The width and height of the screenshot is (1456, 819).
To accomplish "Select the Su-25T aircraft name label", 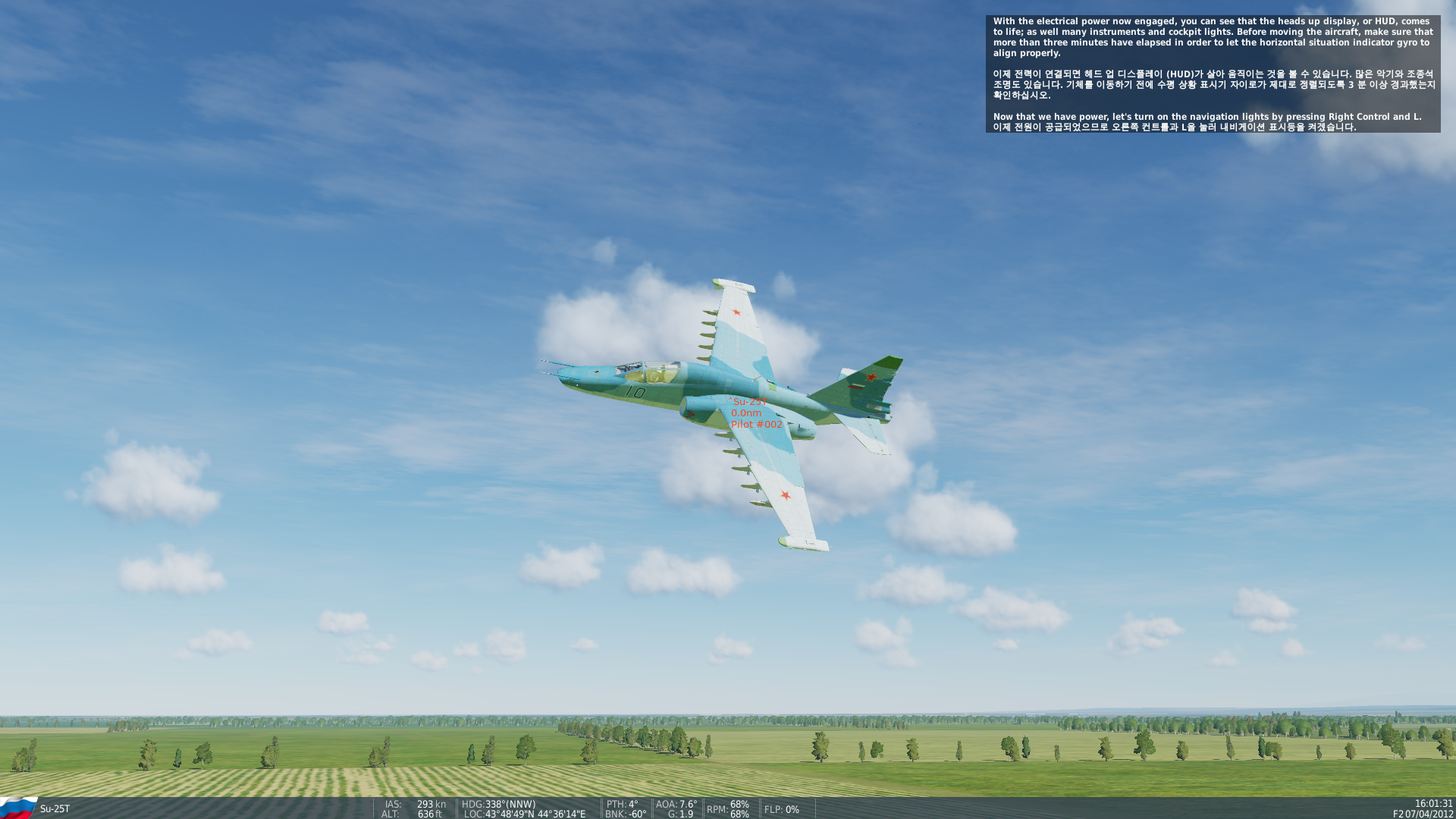I will coord(53,808).
